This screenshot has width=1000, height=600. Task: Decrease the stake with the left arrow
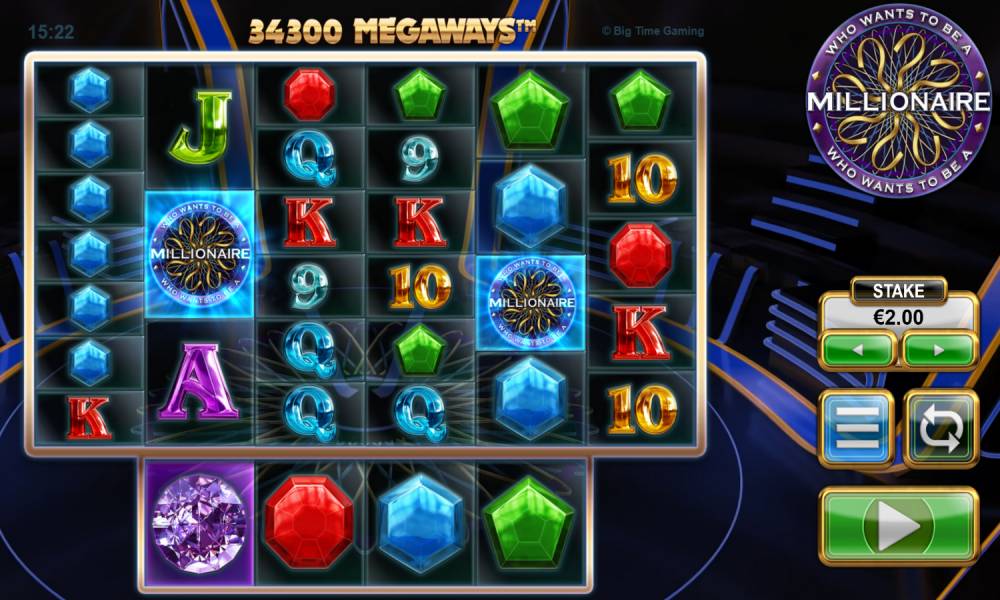click(858, 351)
